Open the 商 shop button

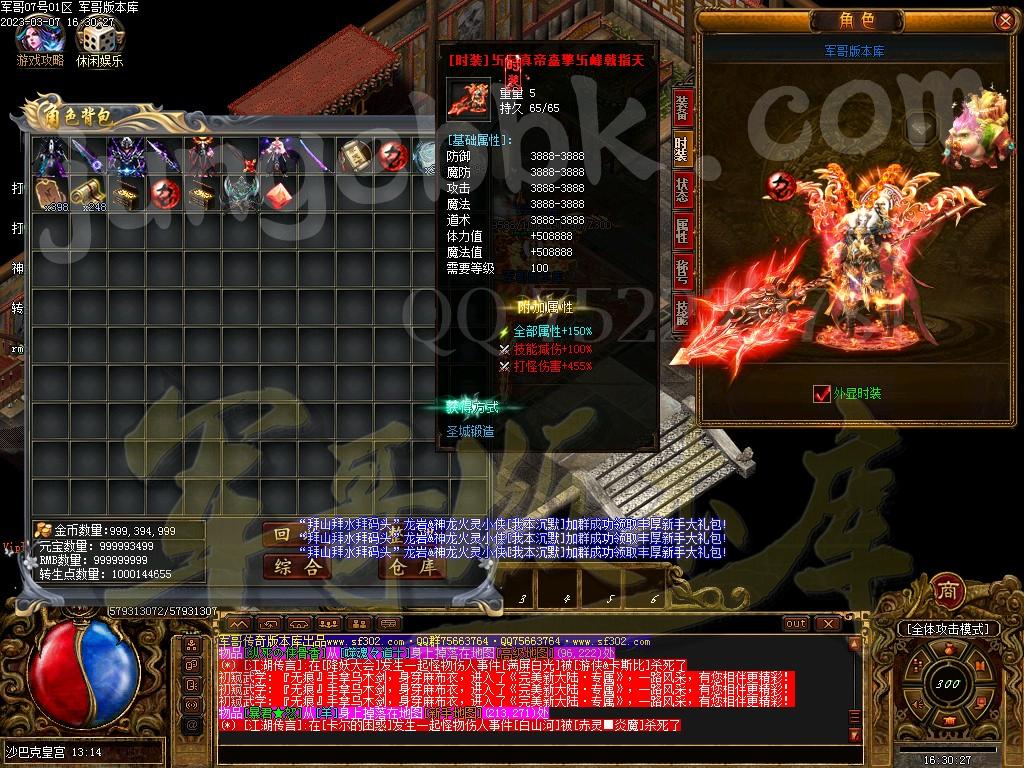pyautogui.click(x=946, y=590)
